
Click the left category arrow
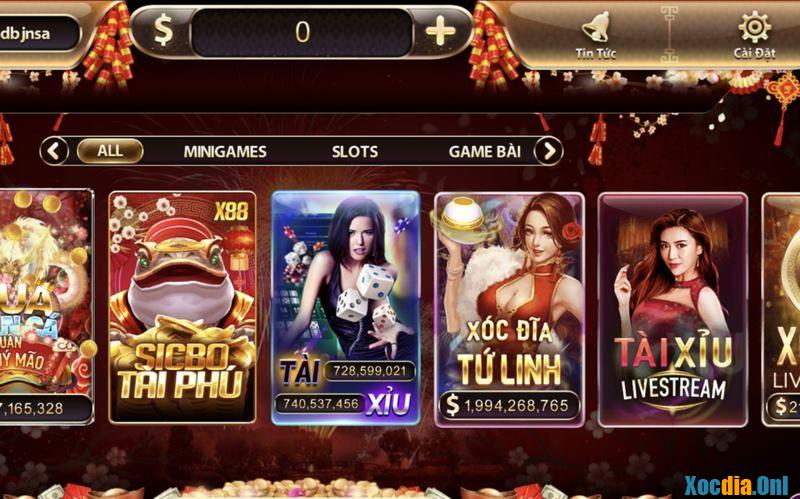point(54,151)
